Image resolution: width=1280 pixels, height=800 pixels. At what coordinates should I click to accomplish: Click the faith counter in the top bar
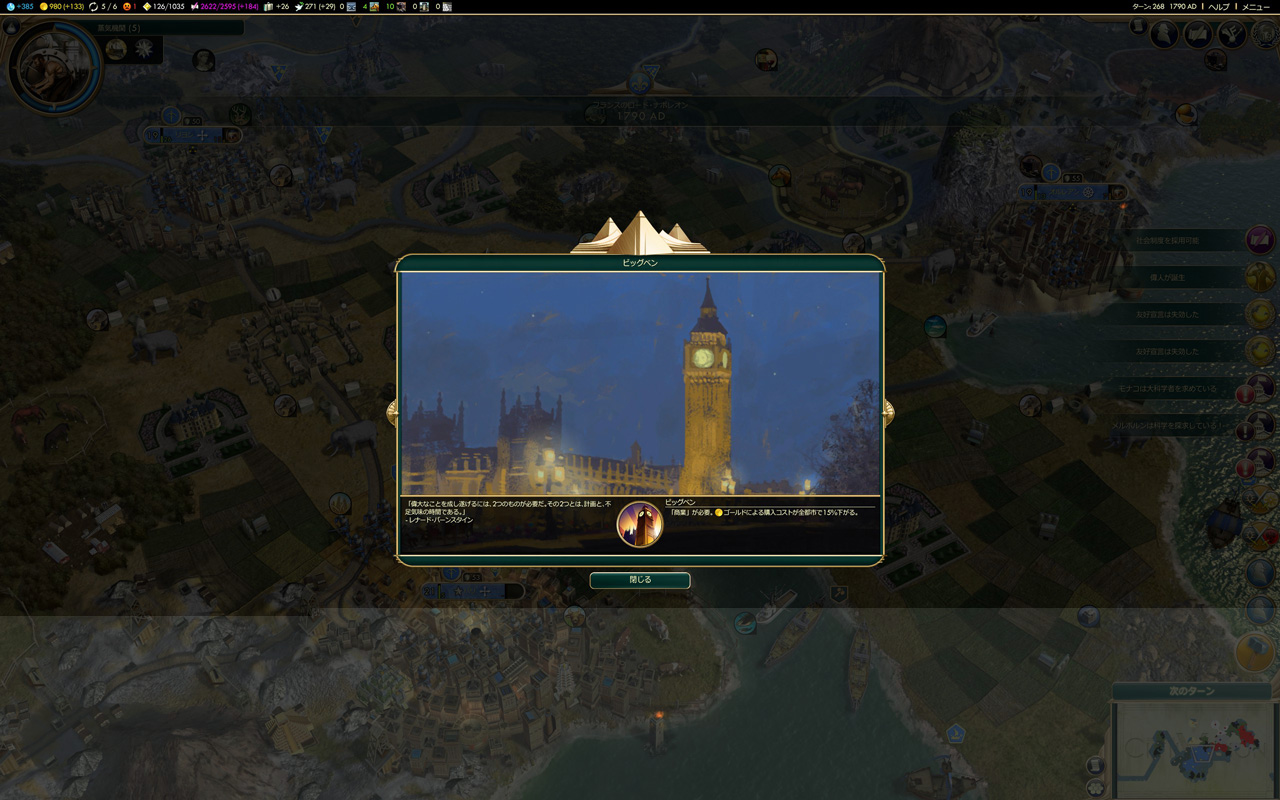point(320,7)
